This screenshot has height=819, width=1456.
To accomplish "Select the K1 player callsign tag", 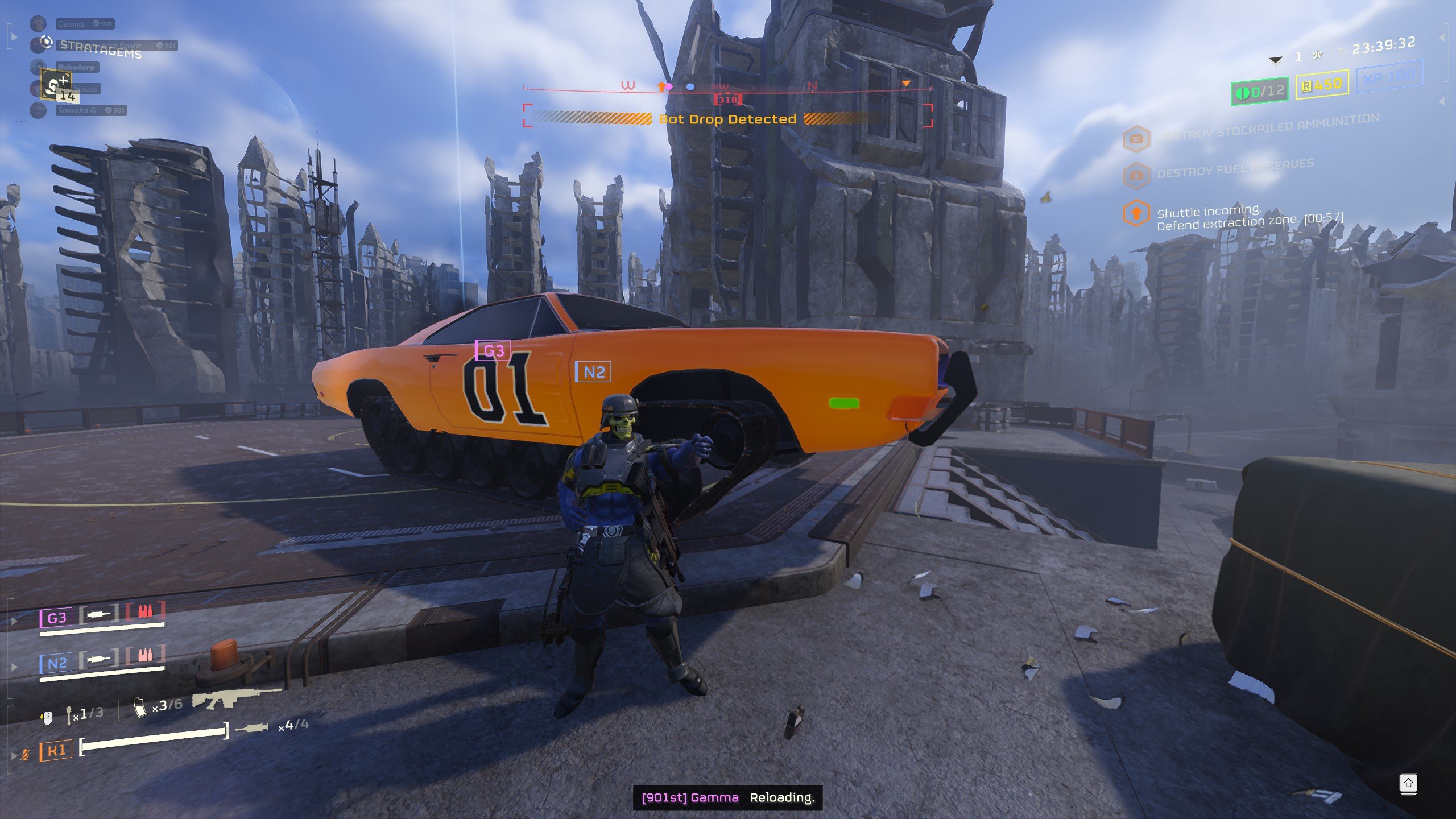I will coord(56,751).
